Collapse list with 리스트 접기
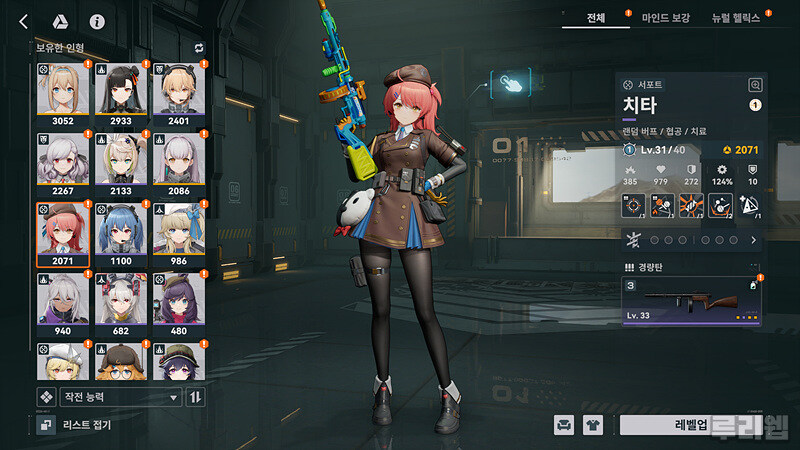The width and height of the screenshot is (800, 450). pyautogui.click(x=76, y=425)
